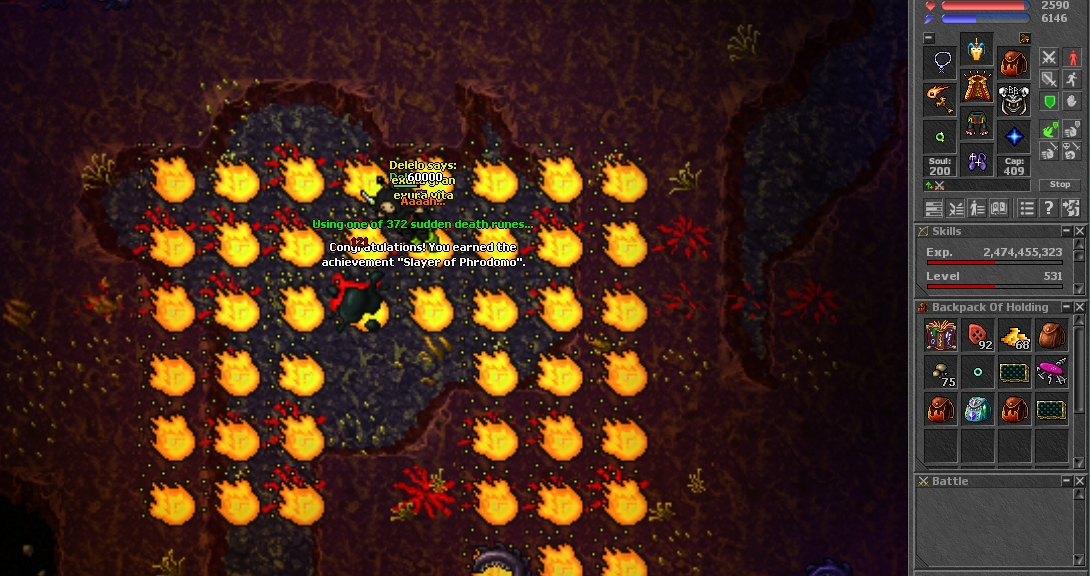1090x576 pixels.
Task: Select the brown mushrooms stack of 75
Action: tap(941, 373)
